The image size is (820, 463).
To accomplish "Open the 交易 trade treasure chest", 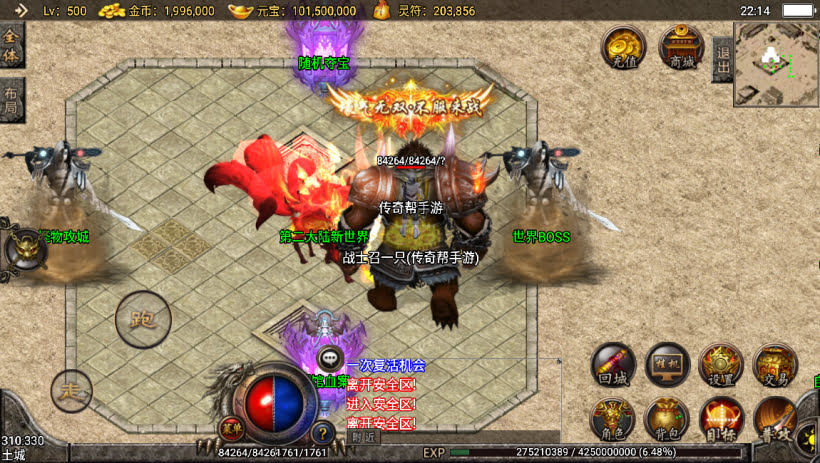I will (x=774, y=366).
